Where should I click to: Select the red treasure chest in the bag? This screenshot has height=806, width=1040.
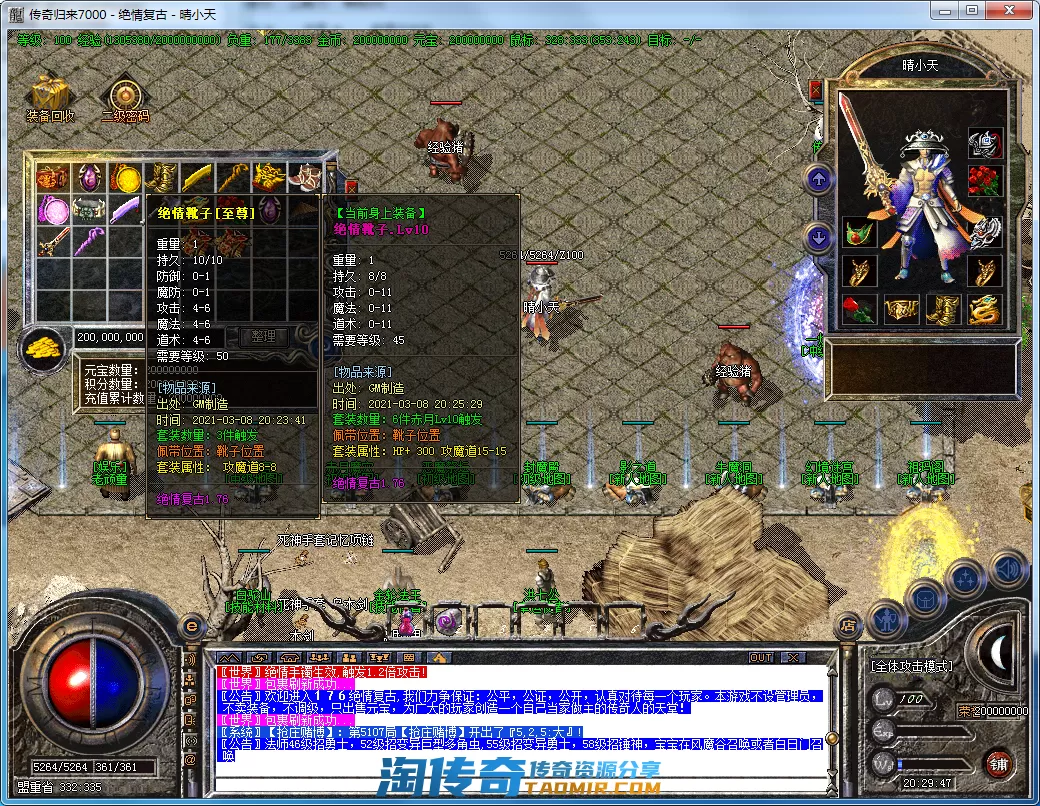click(52, 178)
